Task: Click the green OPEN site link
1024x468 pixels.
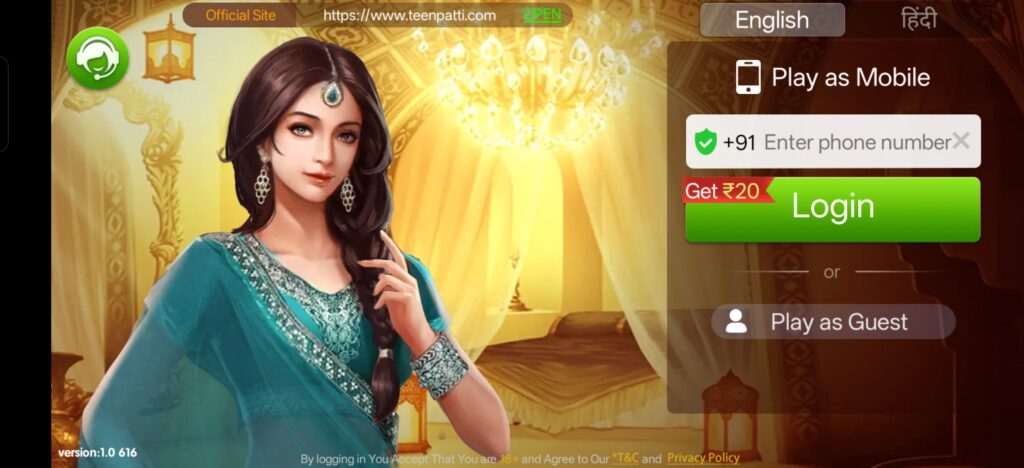Action: (x=542, y=15)
